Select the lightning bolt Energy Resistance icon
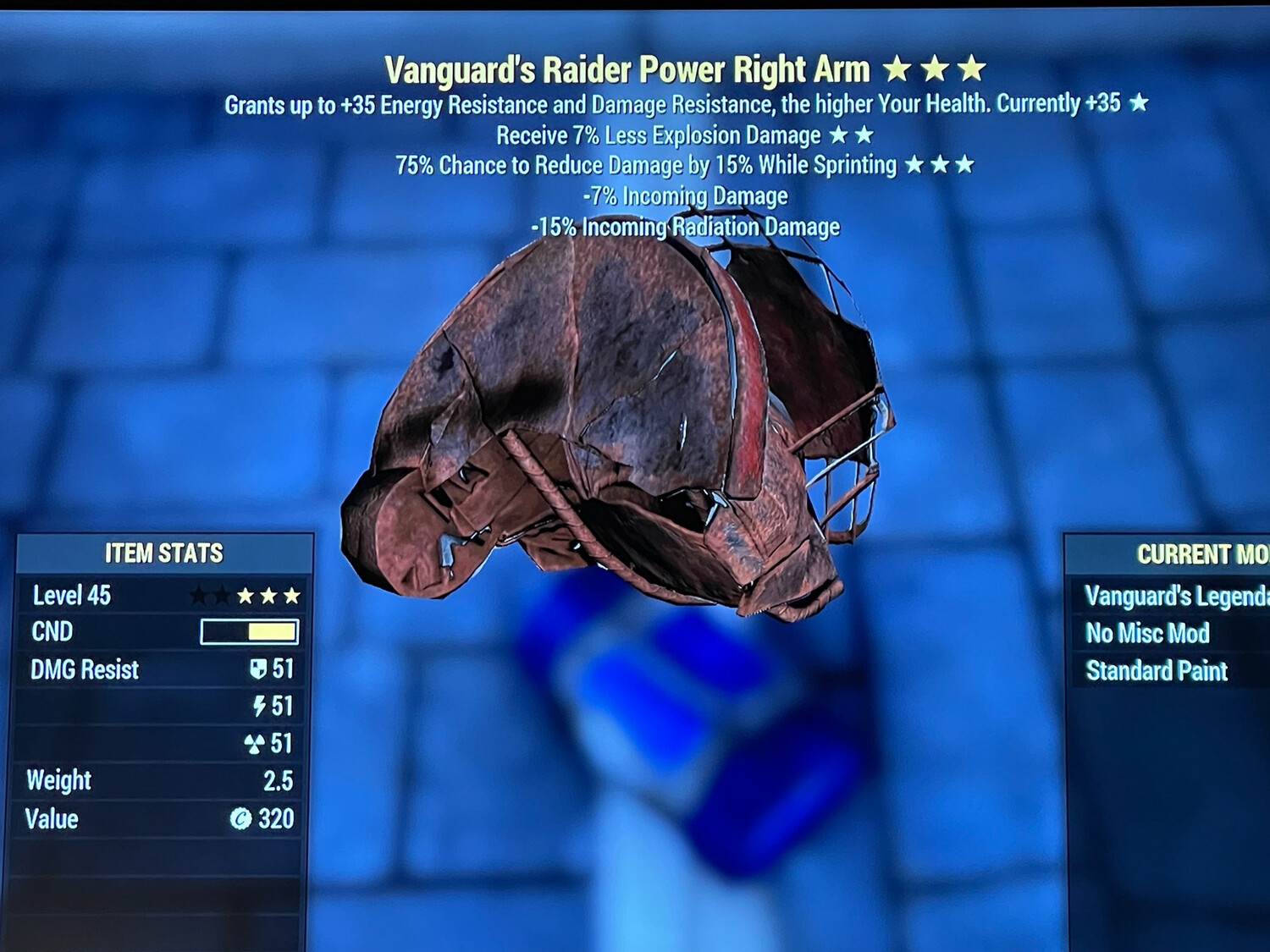The width and height of the screenshot is (1270, 952). click(x=258, y=707)
